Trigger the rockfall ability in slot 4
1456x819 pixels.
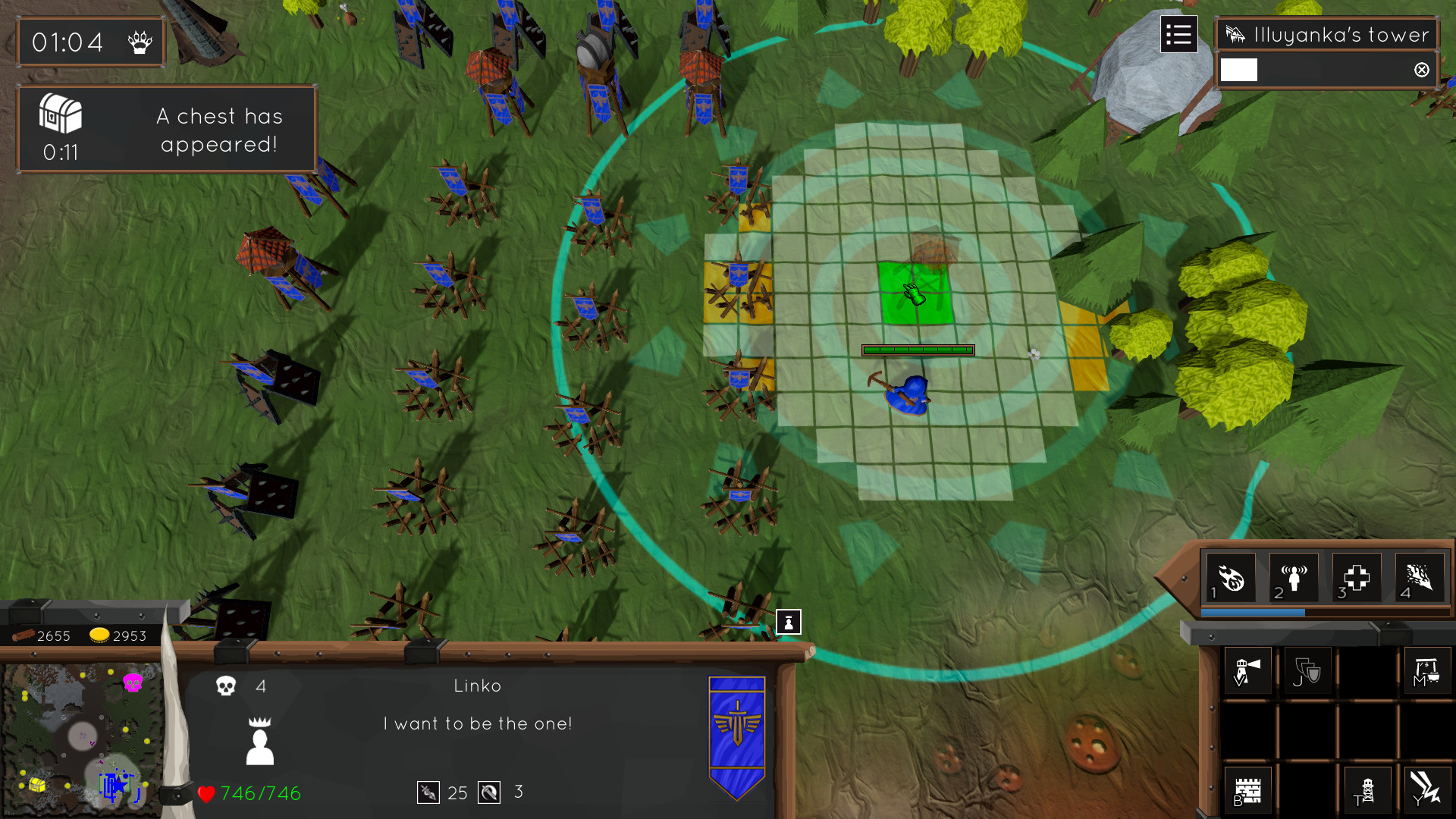click(1419, 577)
